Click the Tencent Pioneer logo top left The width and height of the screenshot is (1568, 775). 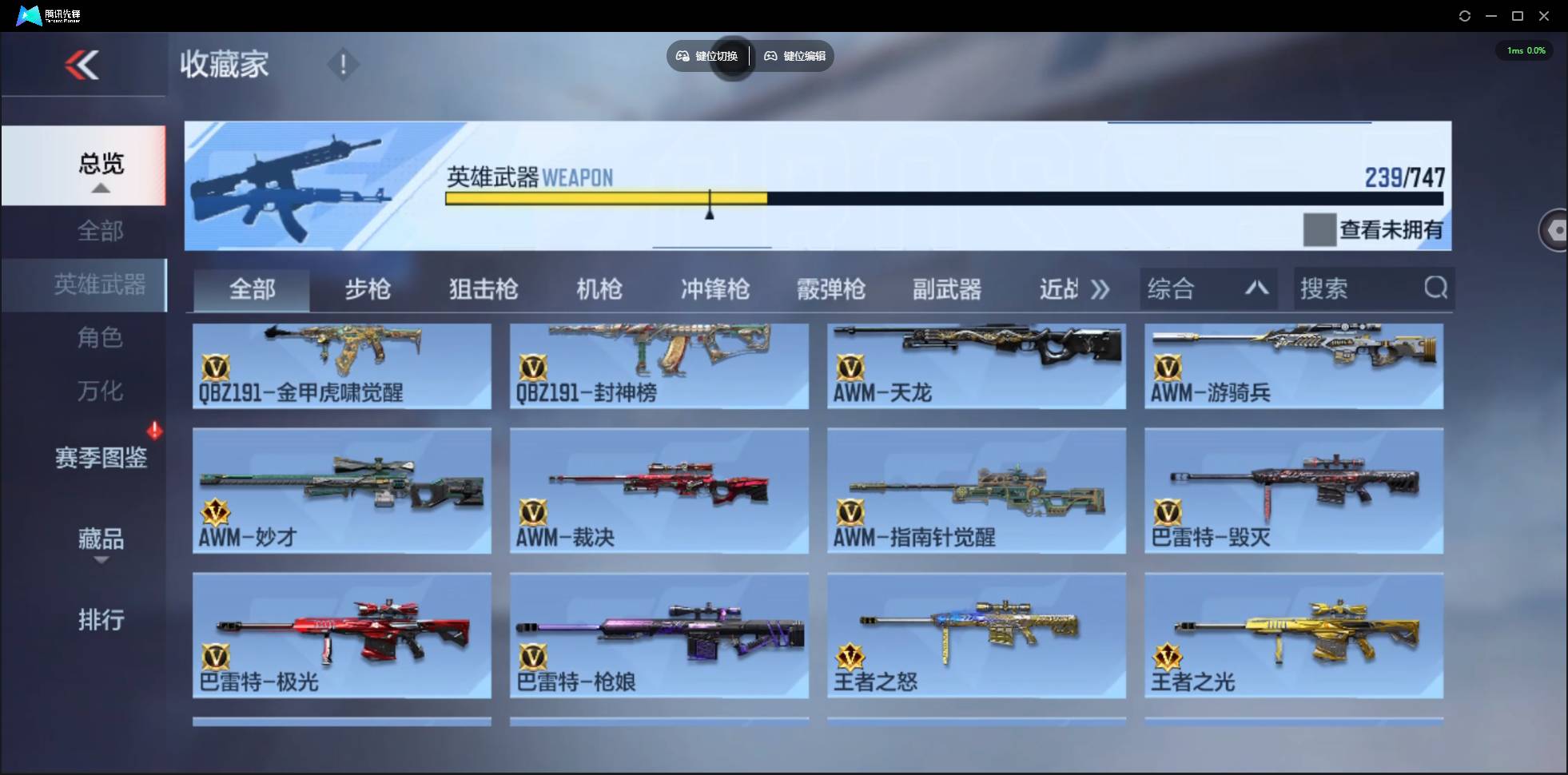coord(28,15)
